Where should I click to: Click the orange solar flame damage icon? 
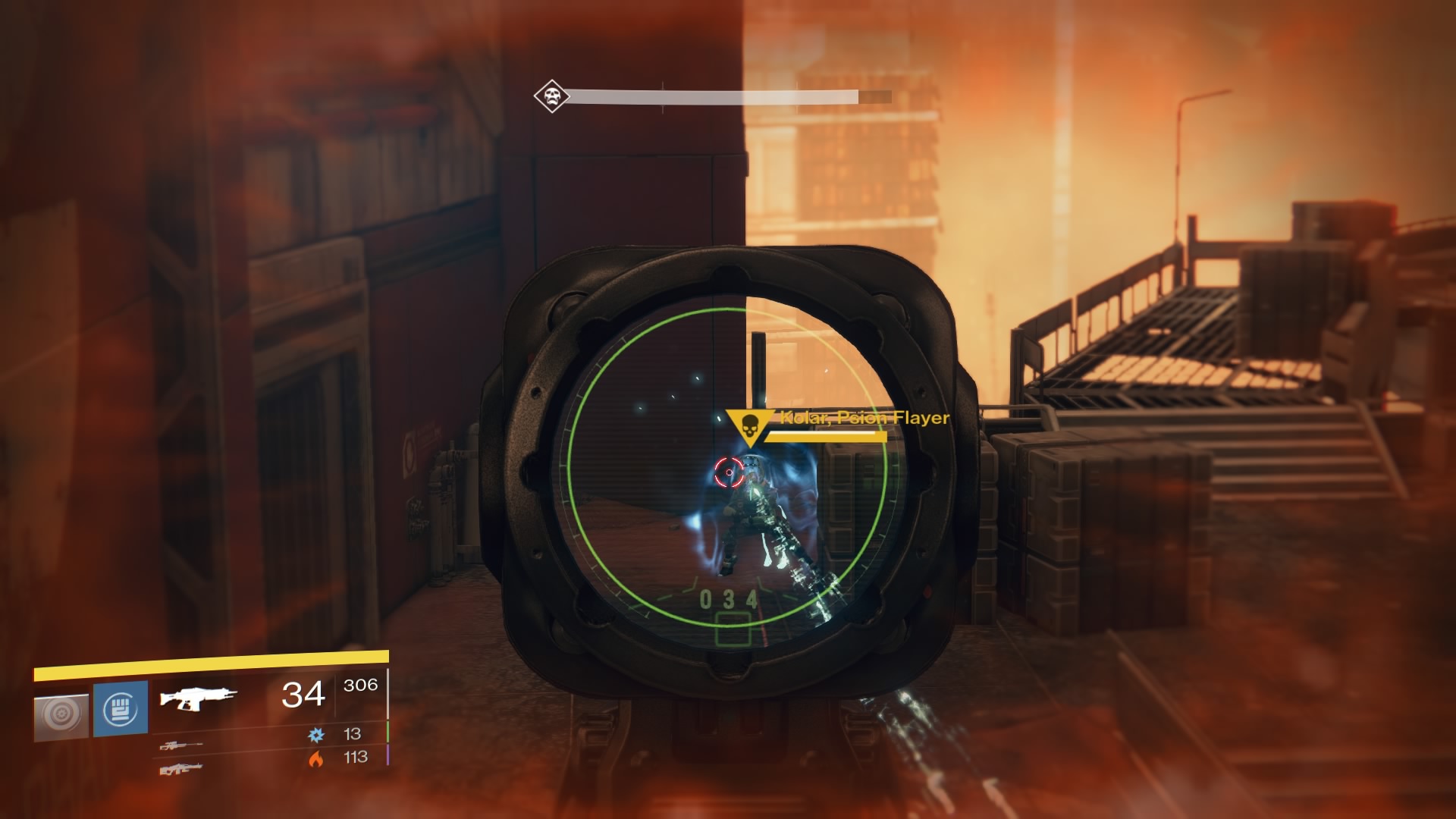(315, 758)
